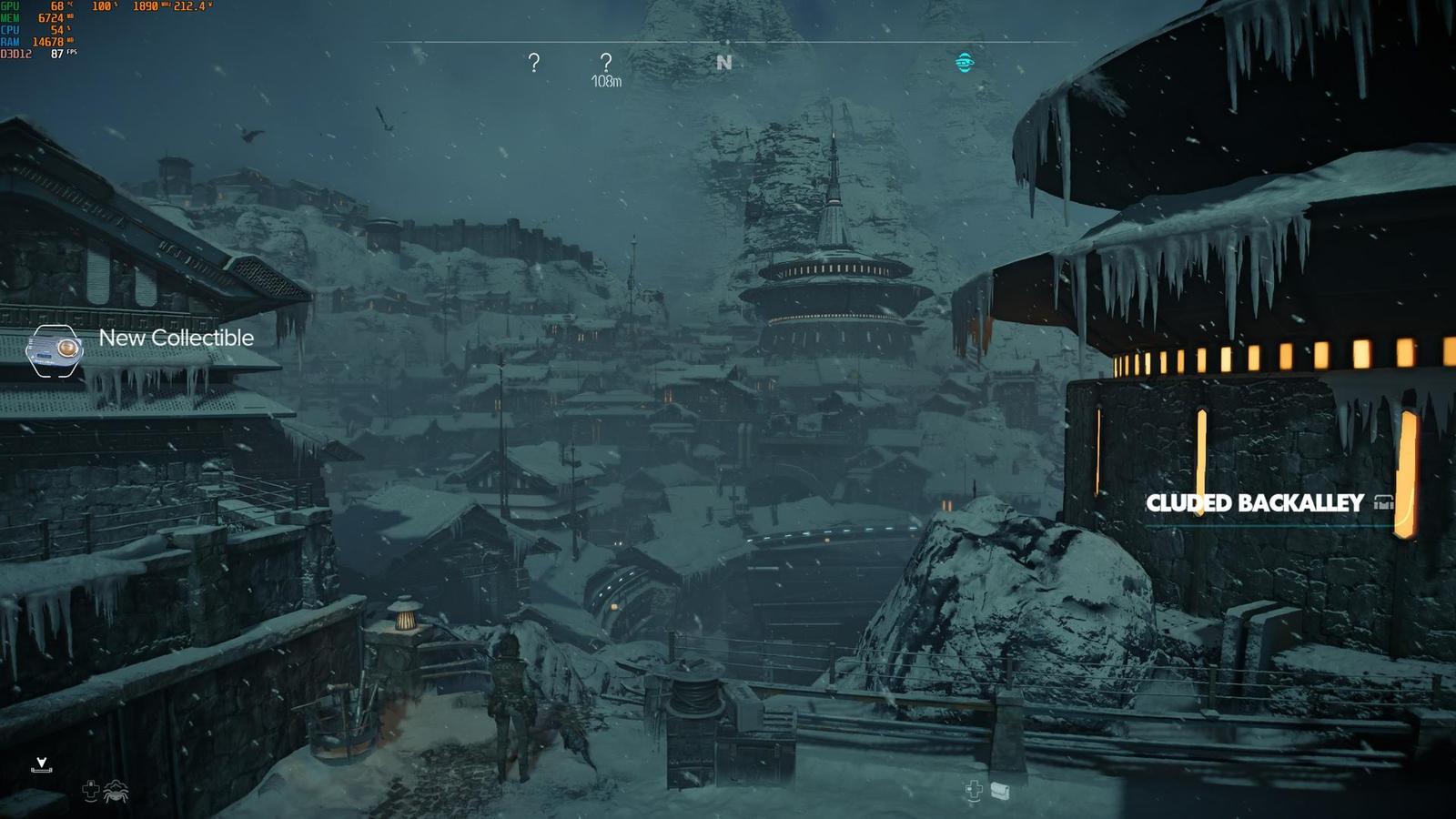
Task: Select the creature companion icon
Action: click(x=116, y=792)
